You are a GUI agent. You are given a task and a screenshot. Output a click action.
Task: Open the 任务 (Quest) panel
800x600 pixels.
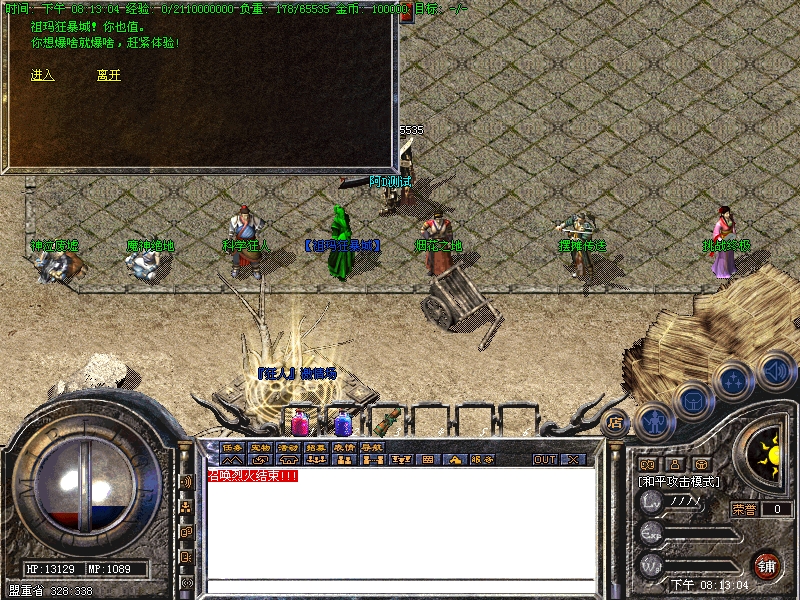click(x=232, y=447)
